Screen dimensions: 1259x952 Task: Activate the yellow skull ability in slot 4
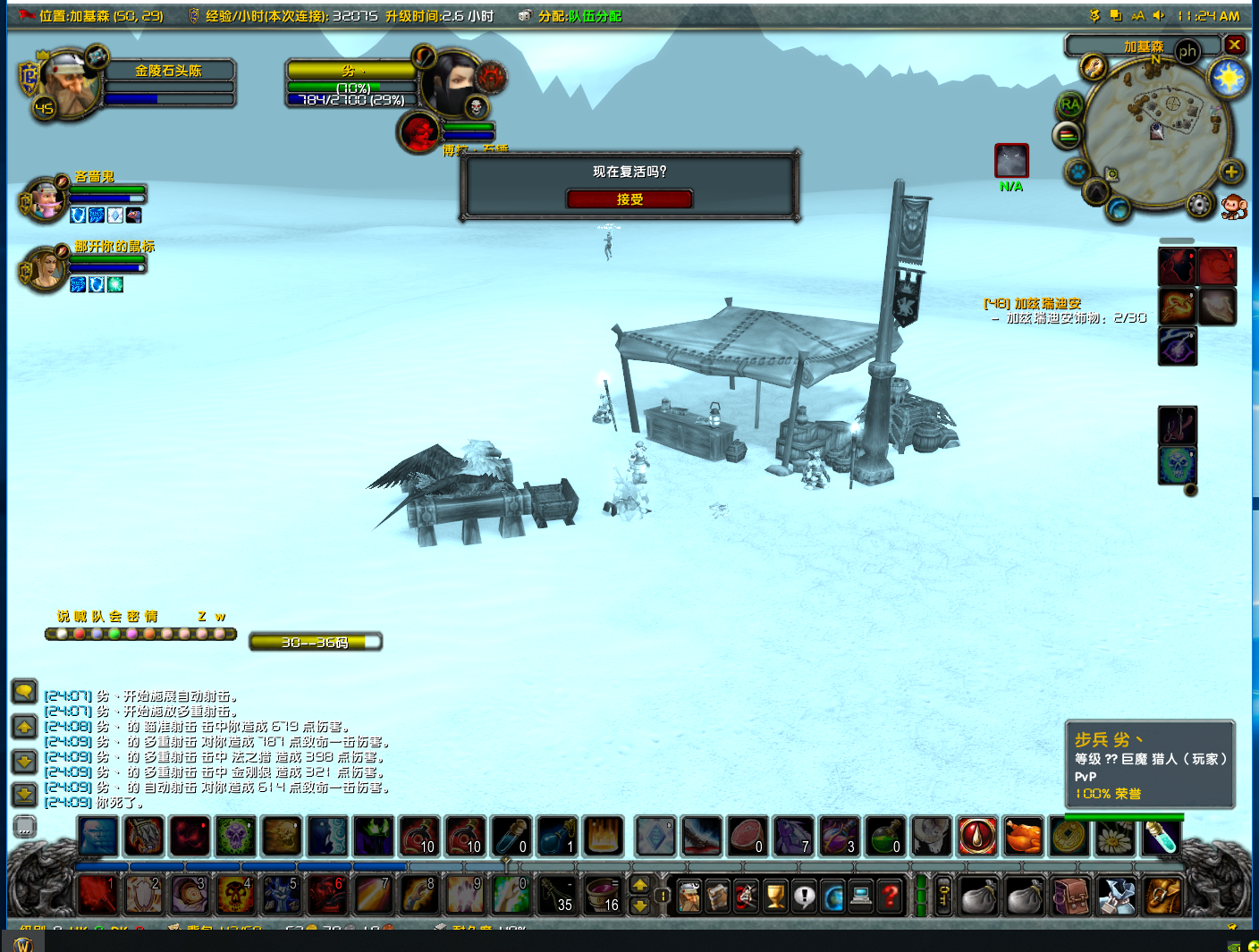(x=235, y=895)
